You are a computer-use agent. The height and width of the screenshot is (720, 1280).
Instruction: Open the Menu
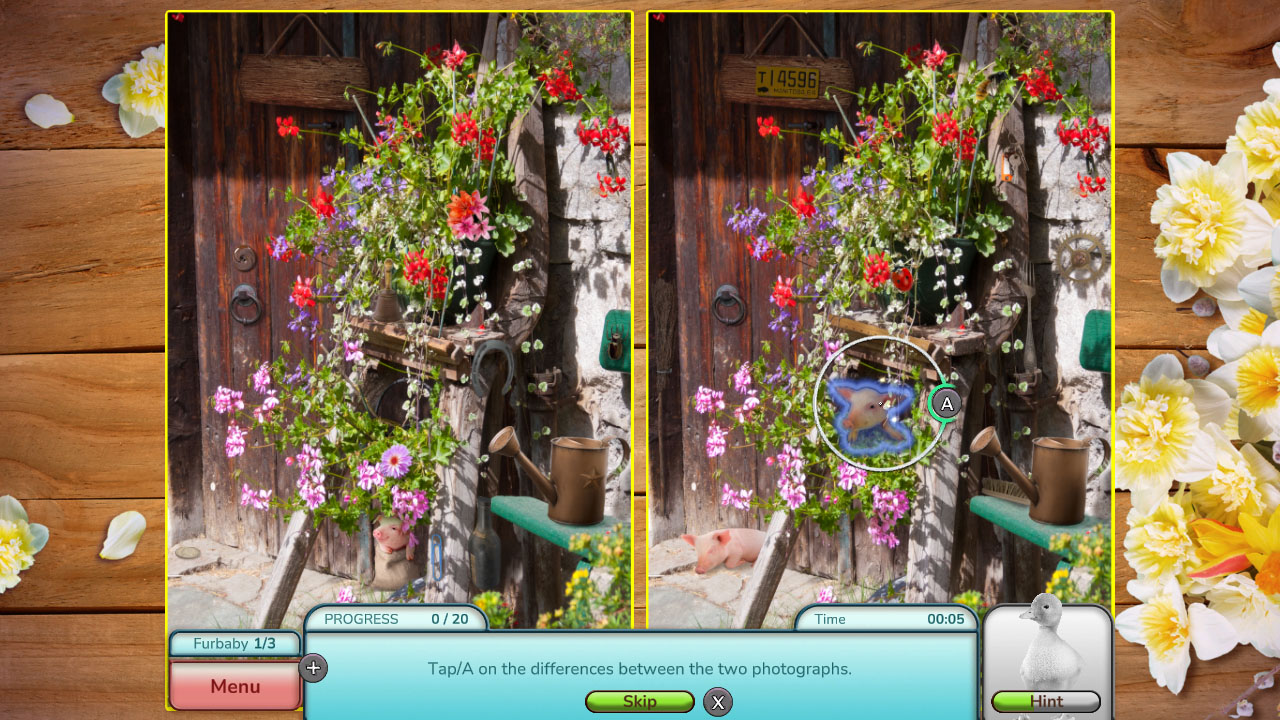pyautogui.click(x=234, y=685)
